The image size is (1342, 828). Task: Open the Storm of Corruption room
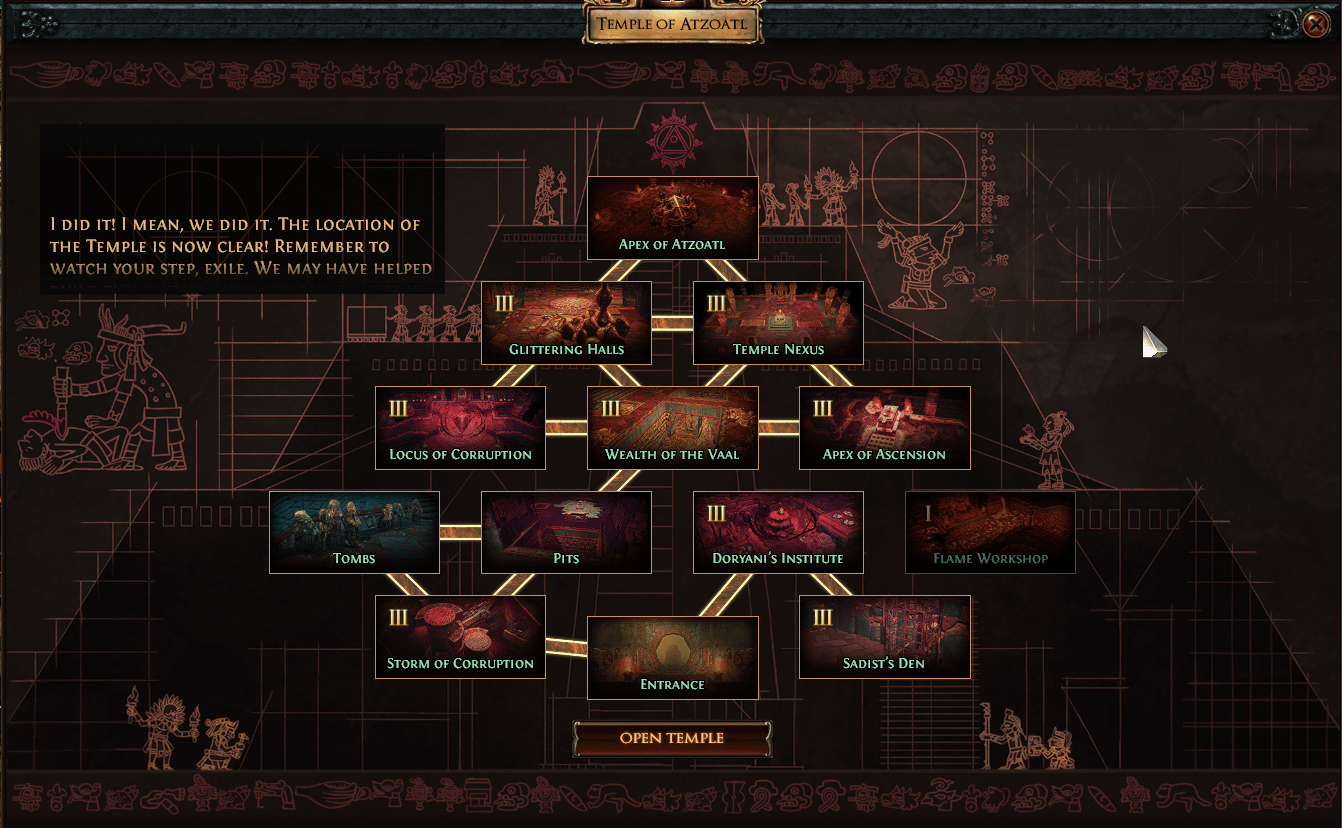[x=460, y=637]
